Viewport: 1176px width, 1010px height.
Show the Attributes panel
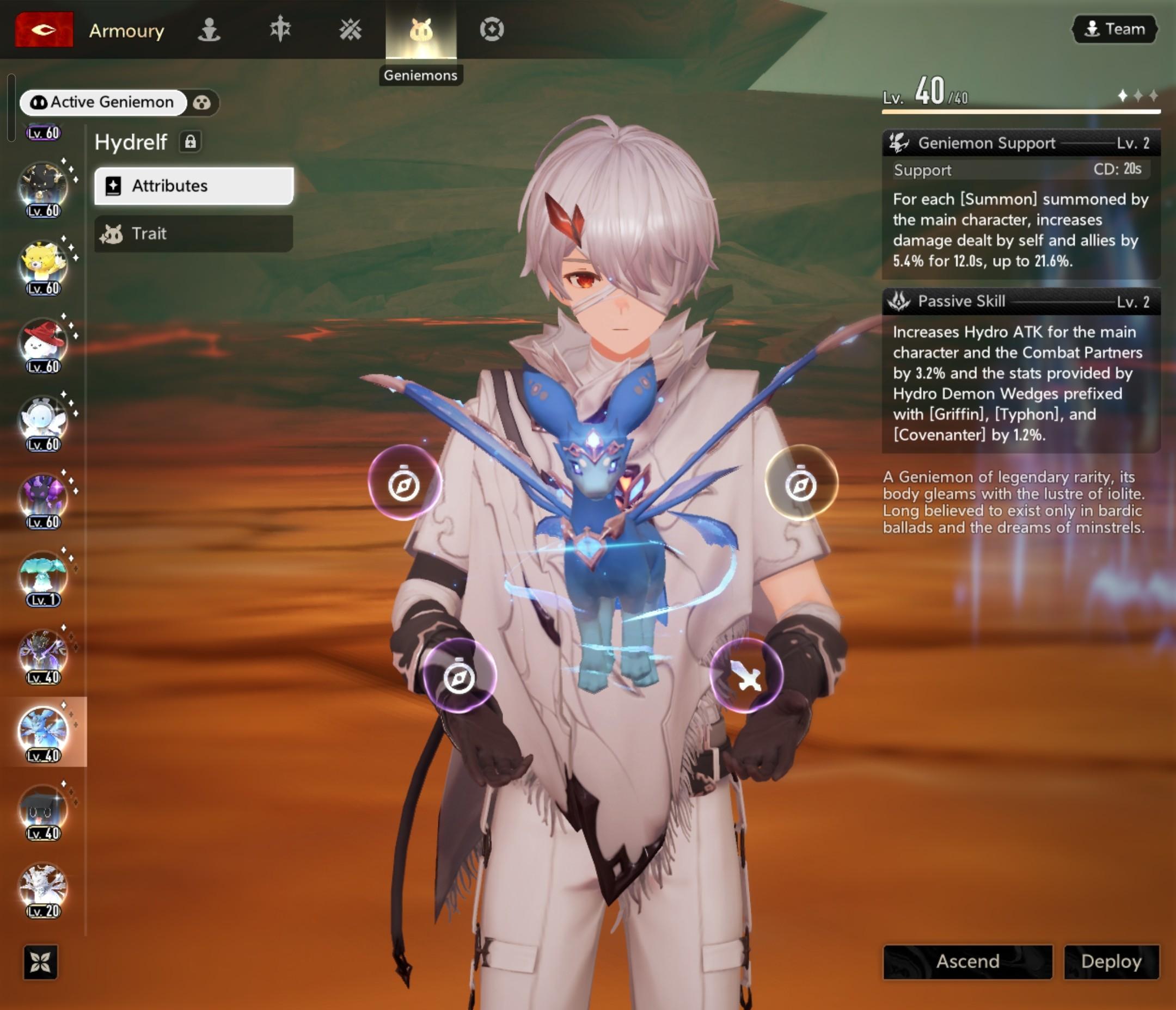(x=193, y=186)
